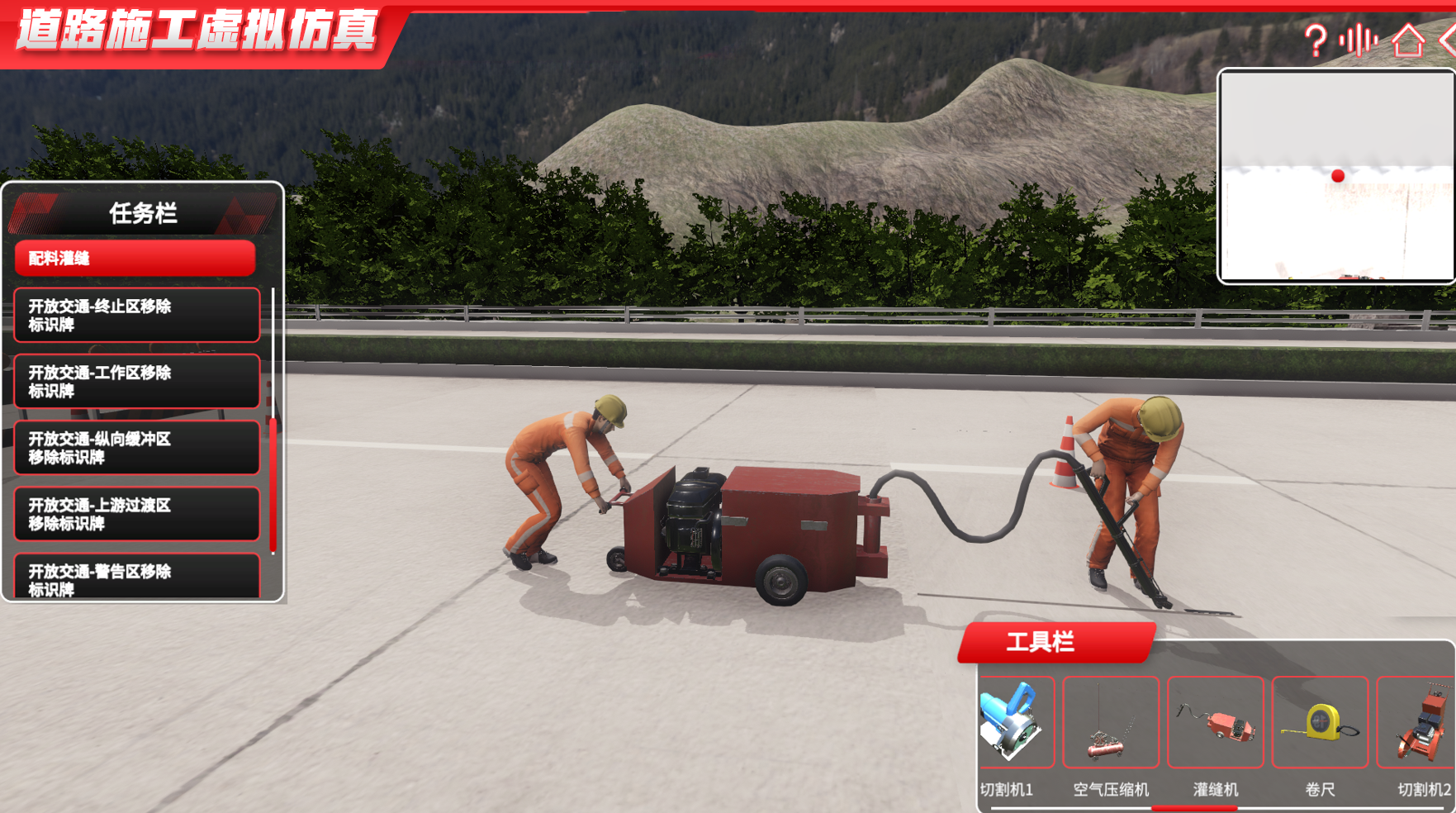1456x813 pixels.
Task: Open the 开放交通-工作区移除标识牌 task
Action: 137,381
